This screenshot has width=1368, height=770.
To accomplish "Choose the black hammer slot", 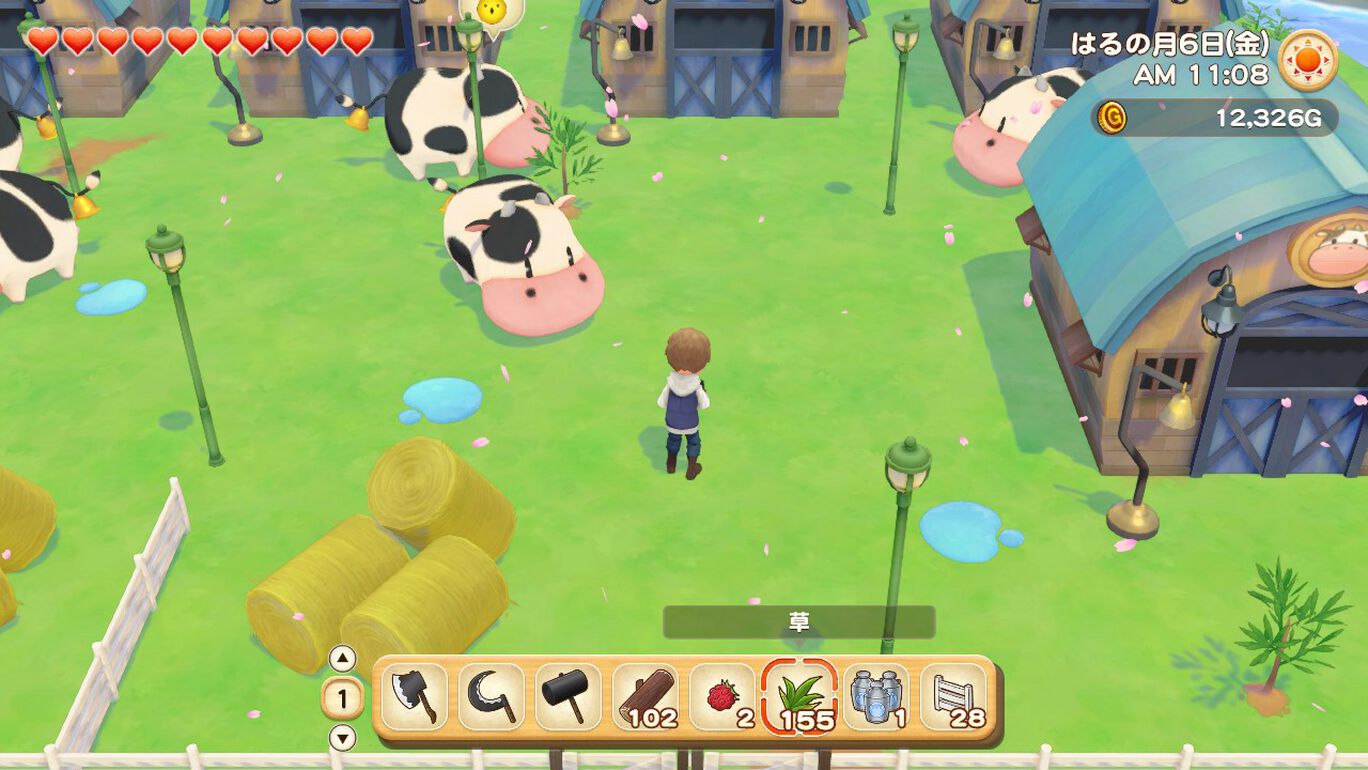I will coord(568,697).
